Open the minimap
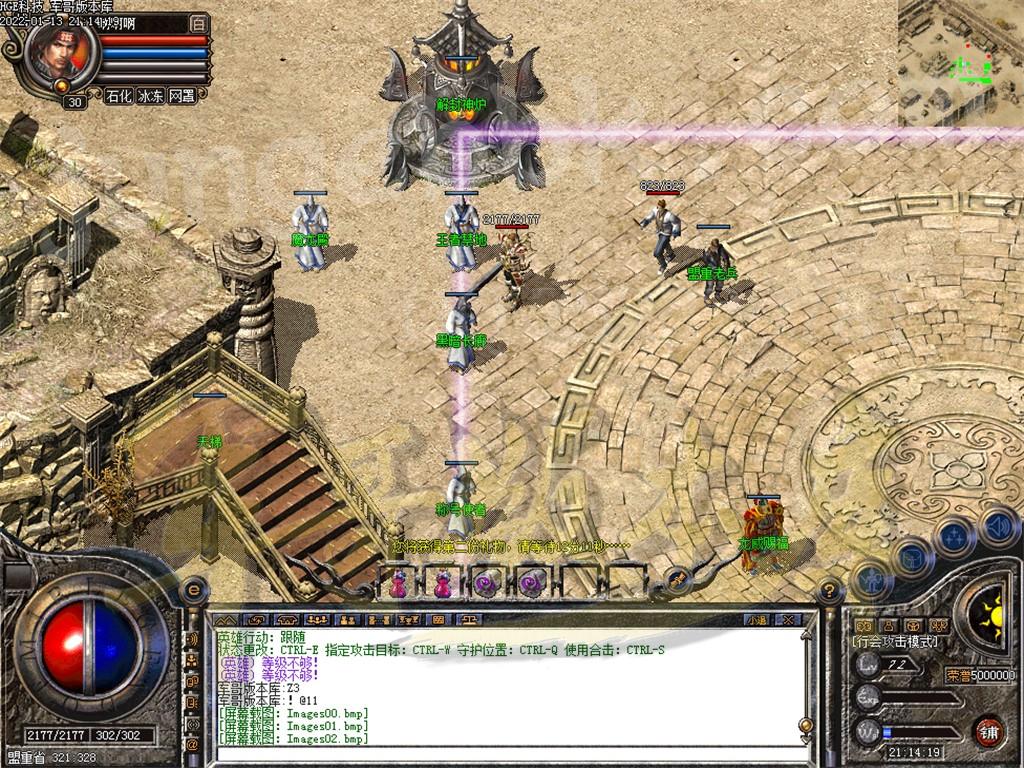The height and width of the screenshot is (768, 1024). [960, 62]
